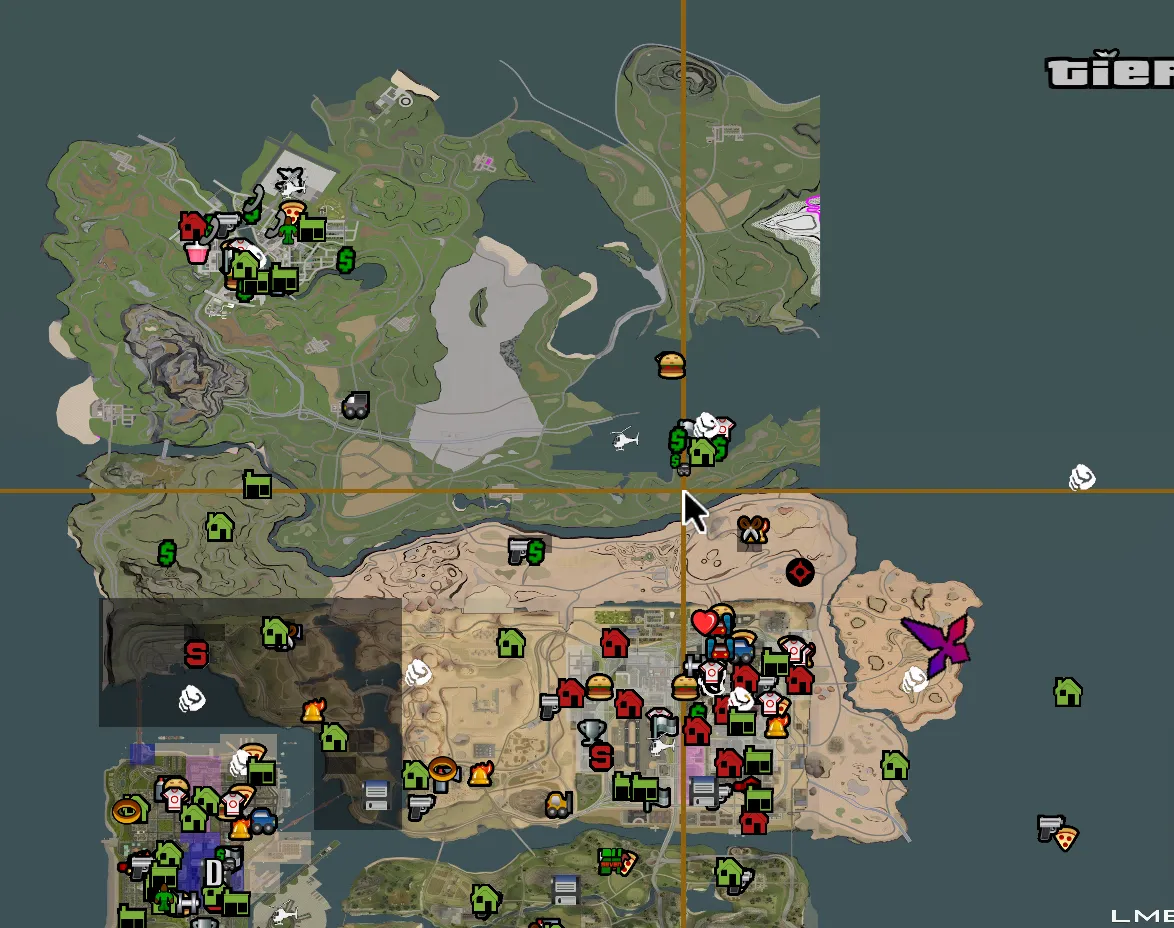This screenshot has width=1174, height=928.
Task: Click the red crosshair target marker
Action: point(800,572)
